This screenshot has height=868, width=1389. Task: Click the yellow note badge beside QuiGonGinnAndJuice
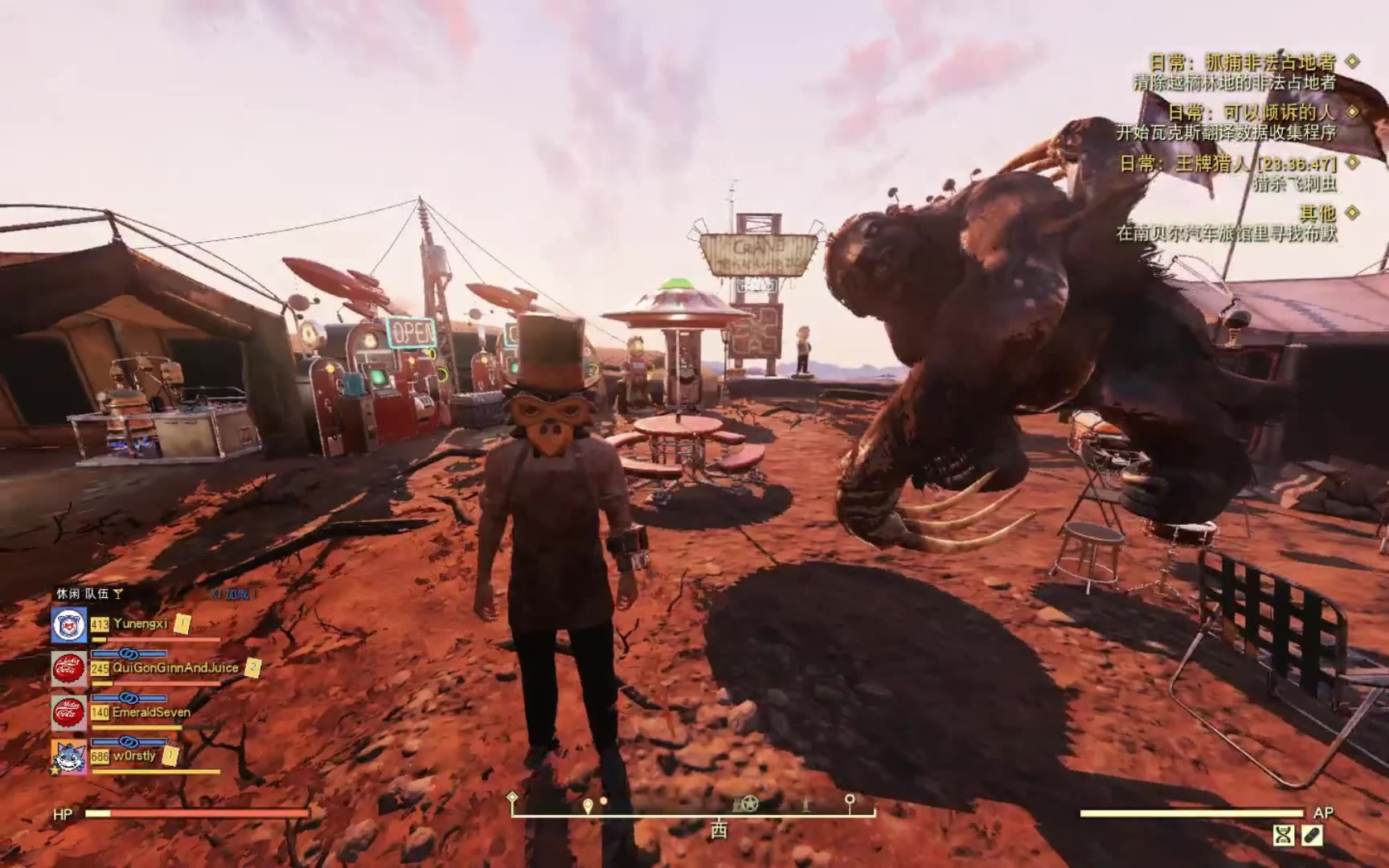click(x=252, y=667)
